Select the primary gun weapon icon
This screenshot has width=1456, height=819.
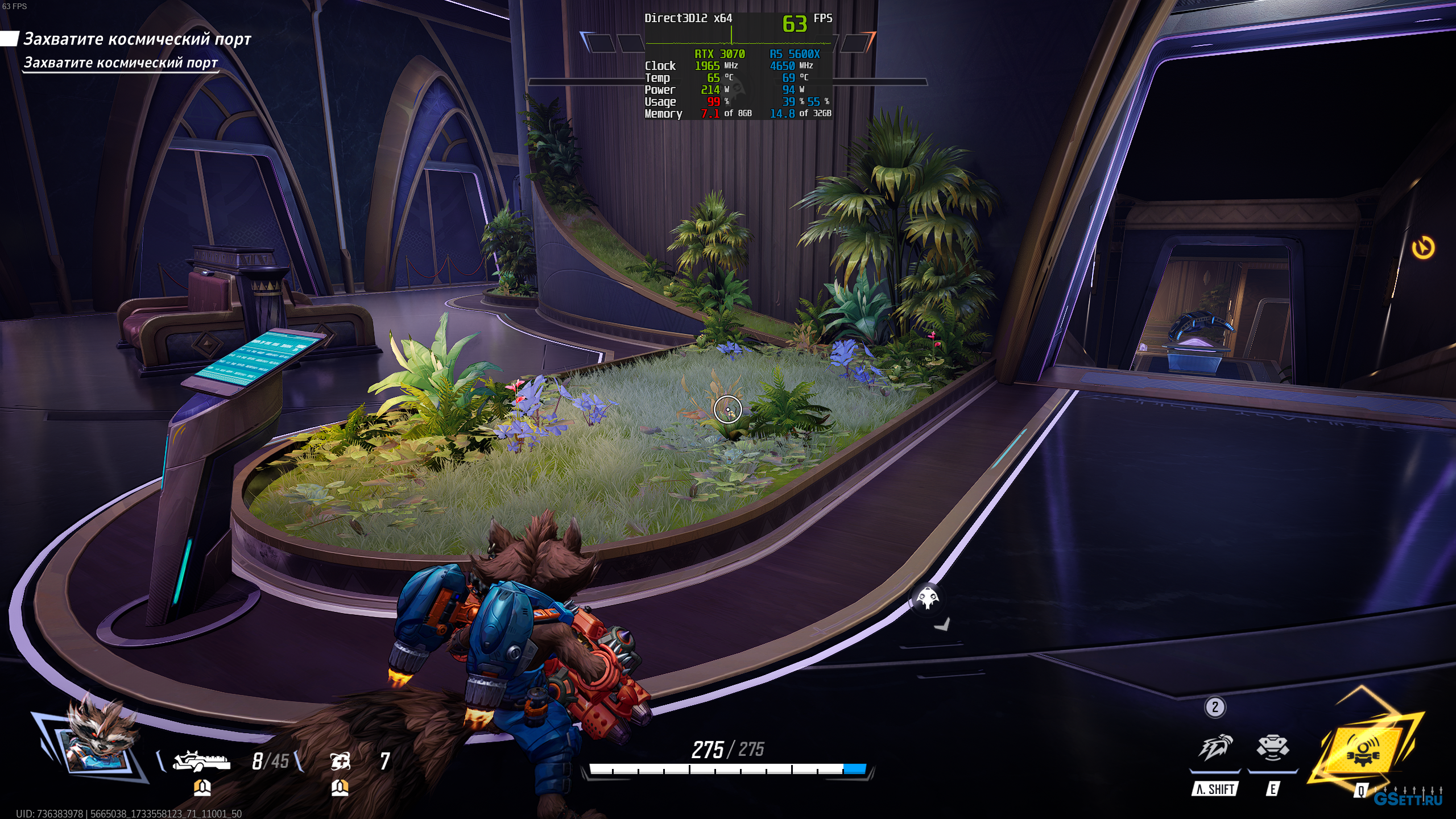click(x=202, y=760)
